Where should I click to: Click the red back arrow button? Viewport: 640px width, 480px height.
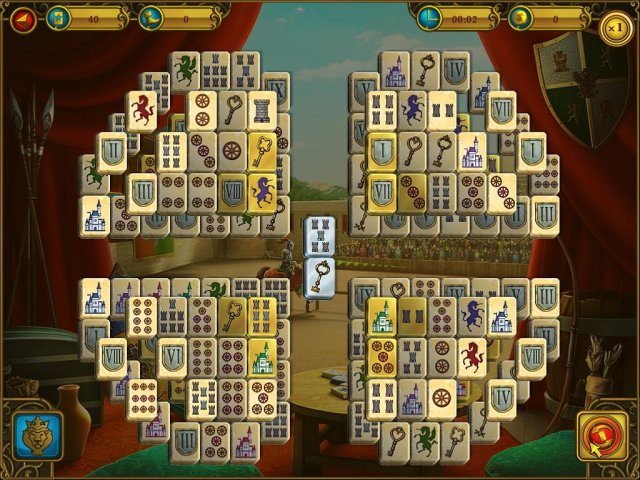click(x=21, y=17)
